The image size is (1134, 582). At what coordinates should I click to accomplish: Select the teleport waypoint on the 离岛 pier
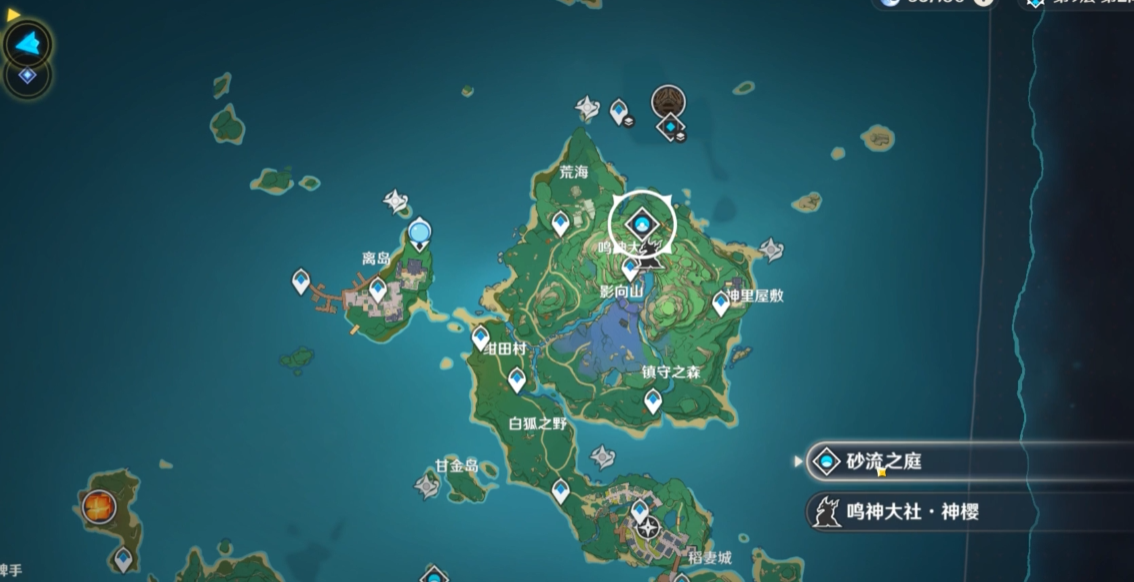(x=300, y=281)
